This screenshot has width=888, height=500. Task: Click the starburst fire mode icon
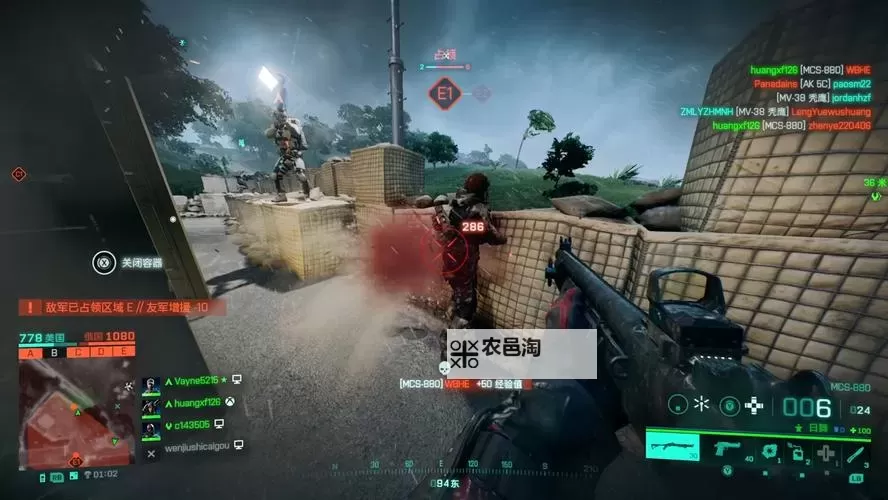click(x=703, y=405)
